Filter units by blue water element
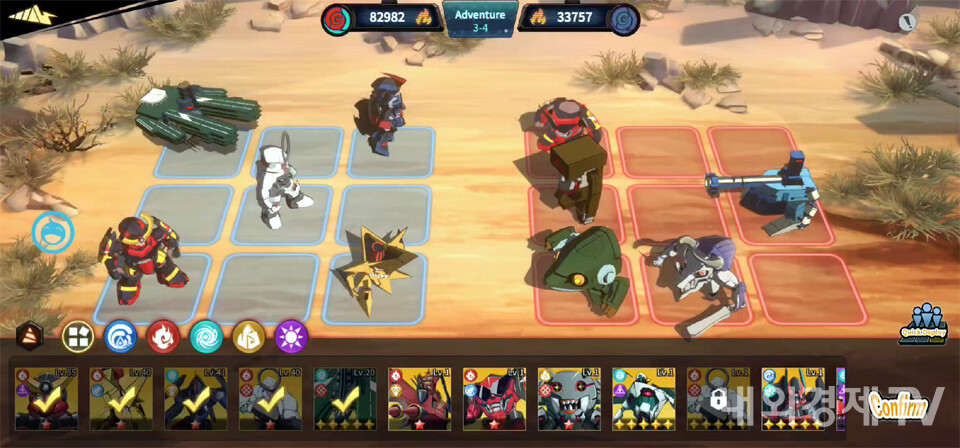Screen dimensions: 960x448 121,336
